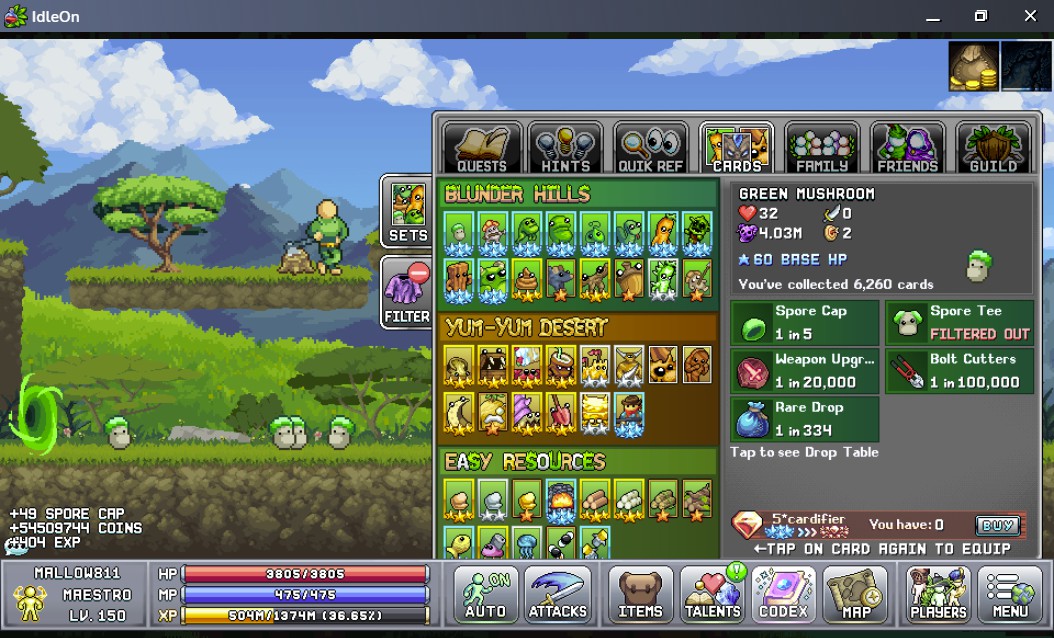This screenshot has width=1054, height=638.
Task: Show the Players menu
Action: [938, 594]
